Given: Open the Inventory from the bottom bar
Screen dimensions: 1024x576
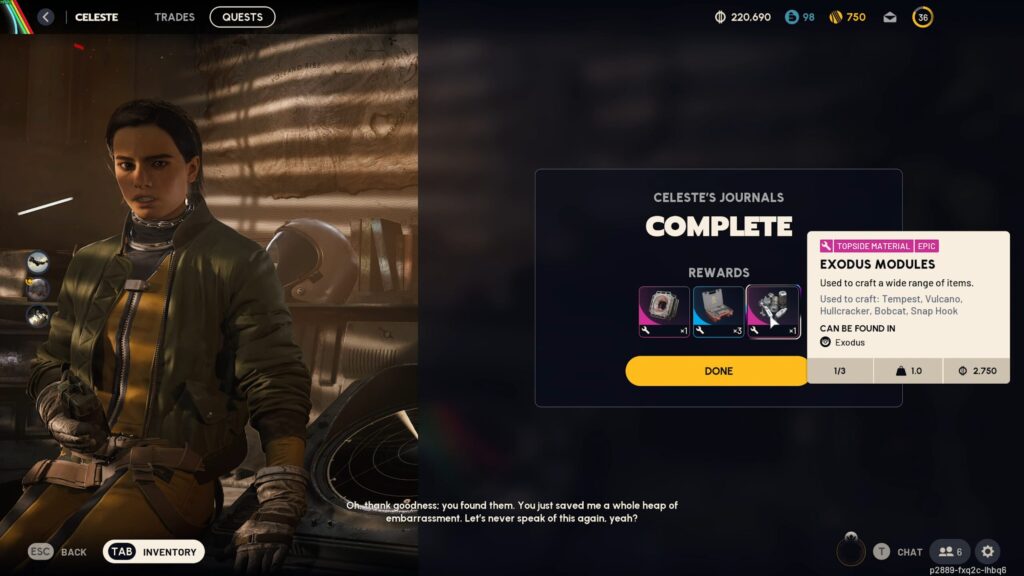Looking at the screenshot, I should (x=154, y=552).
